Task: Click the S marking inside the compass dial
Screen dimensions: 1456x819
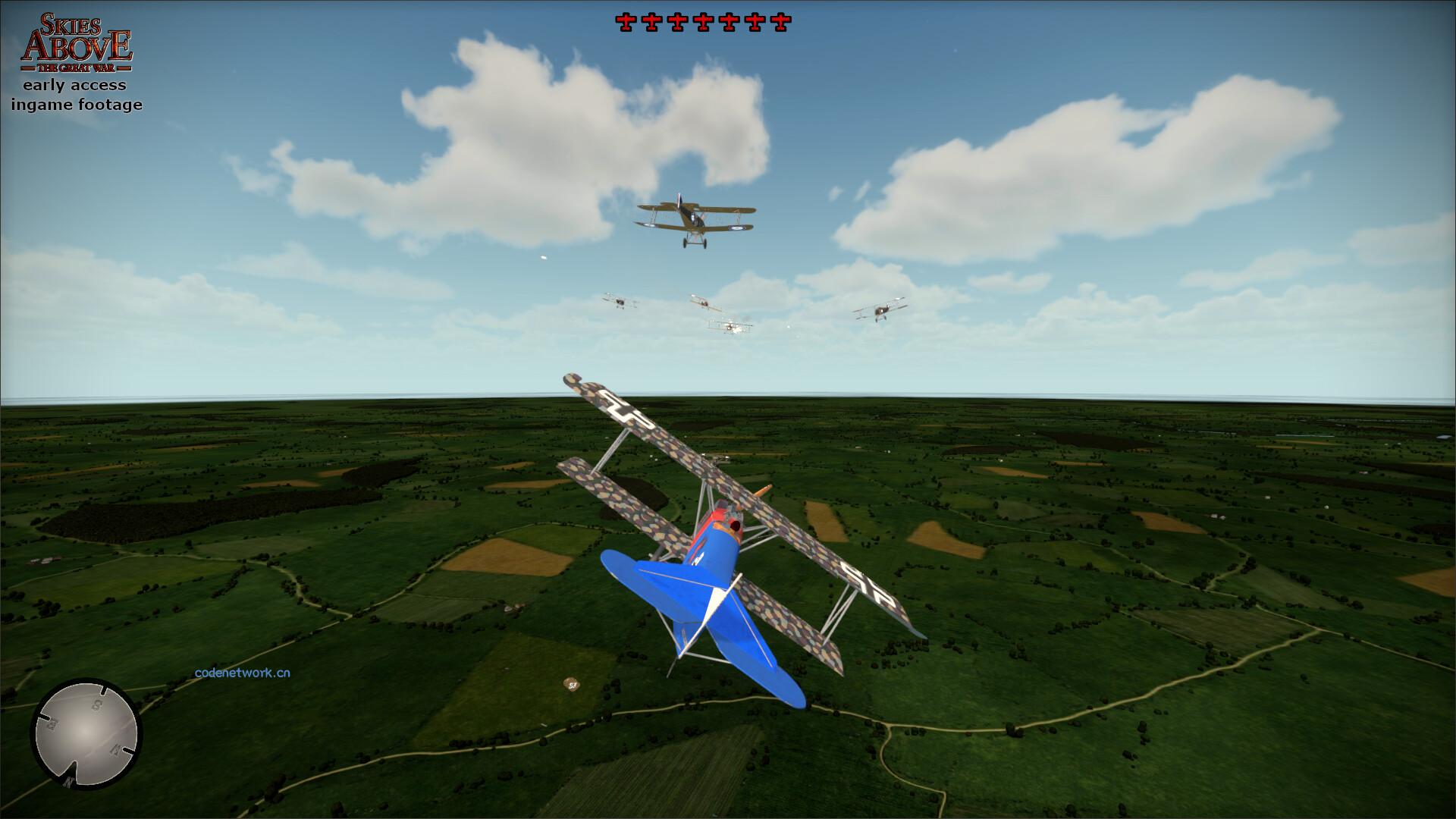Action: [95, 705]
